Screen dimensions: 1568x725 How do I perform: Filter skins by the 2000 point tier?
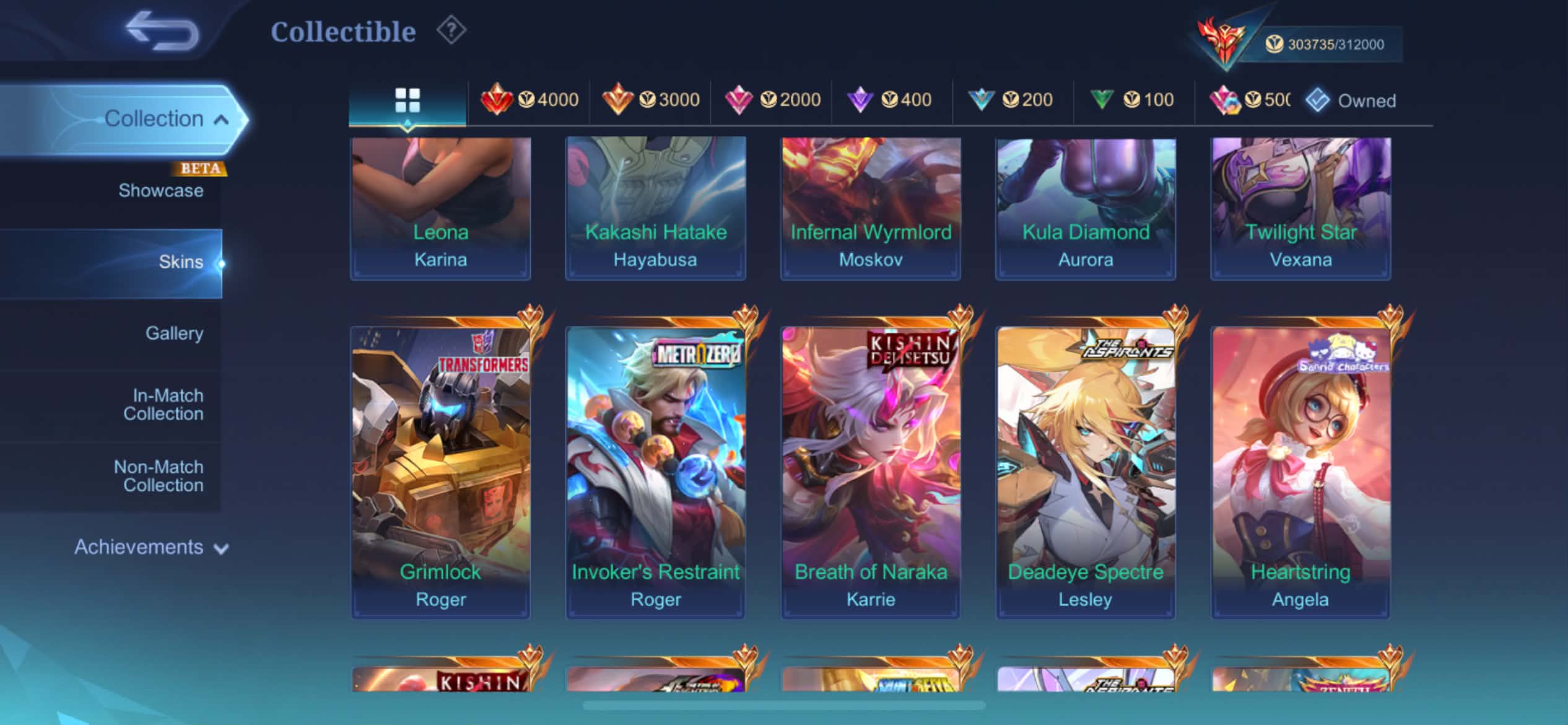tap(772, 100)
